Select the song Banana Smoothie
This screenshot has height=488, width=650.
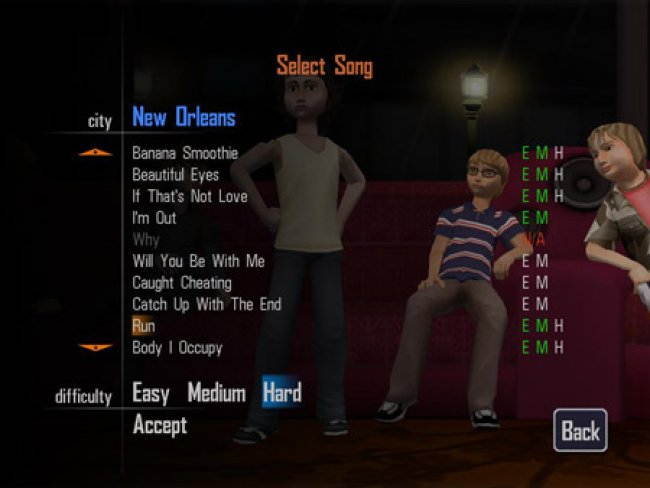coord(185,153)
